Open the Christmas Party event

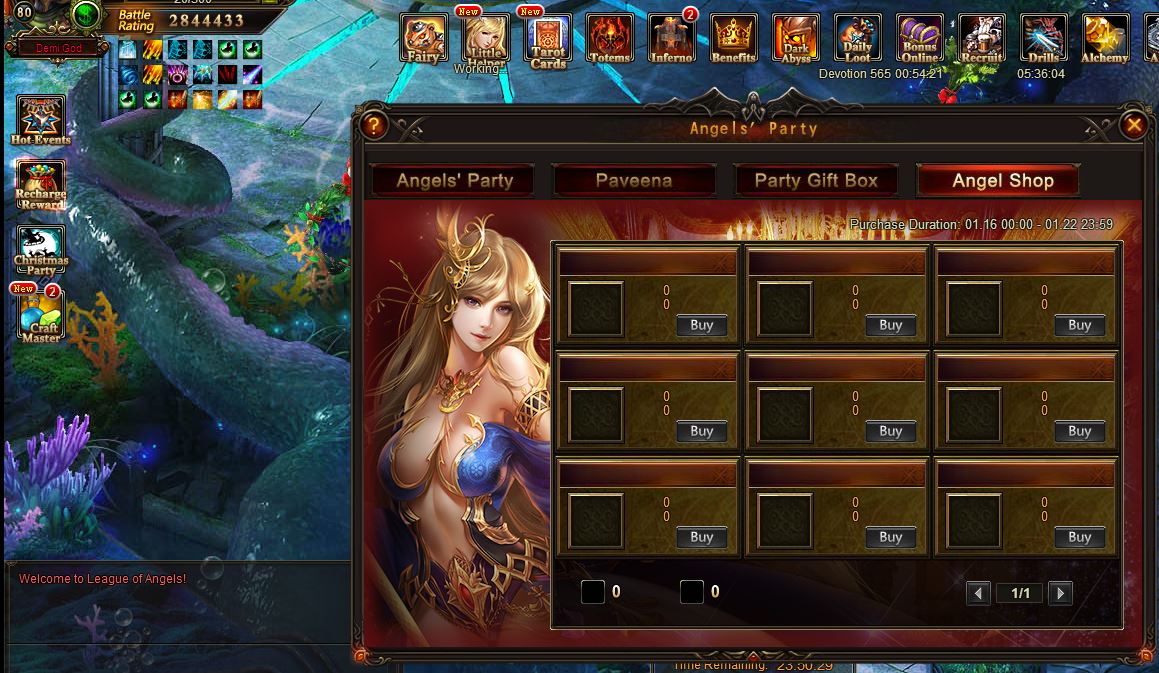coord(41,250)
